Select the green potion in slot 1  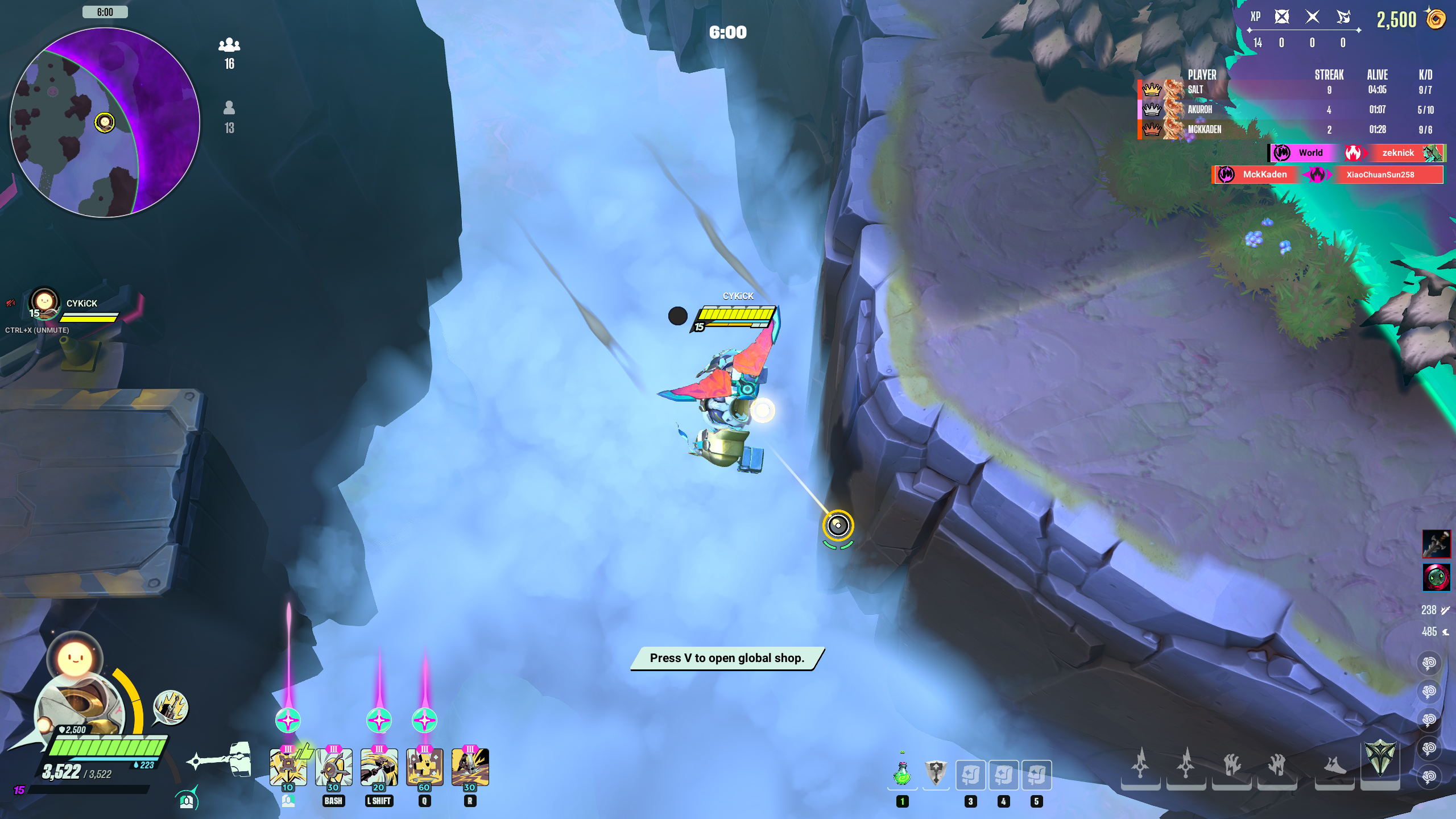coord(902,773)
